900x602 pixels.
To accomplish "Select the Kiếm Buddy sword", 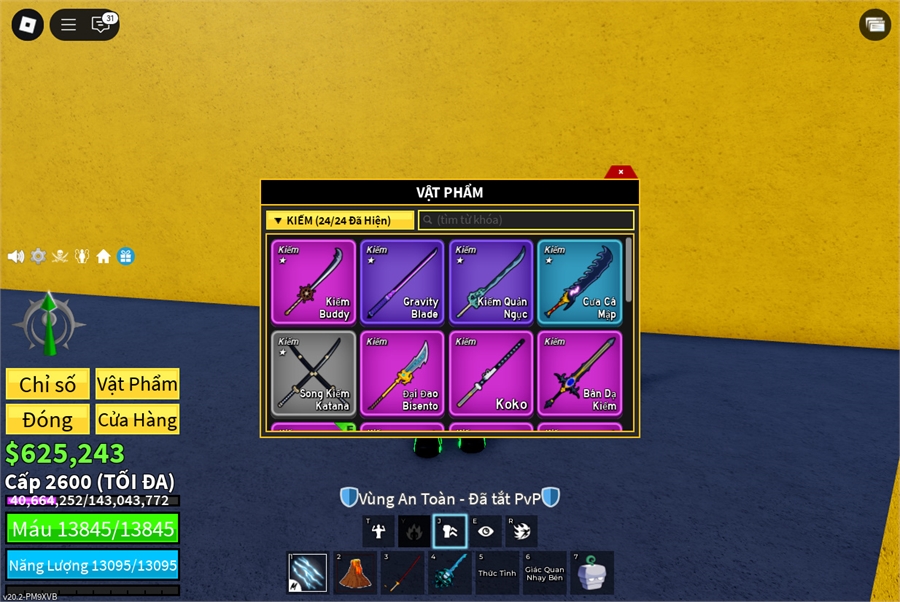I will coord(313,281).
